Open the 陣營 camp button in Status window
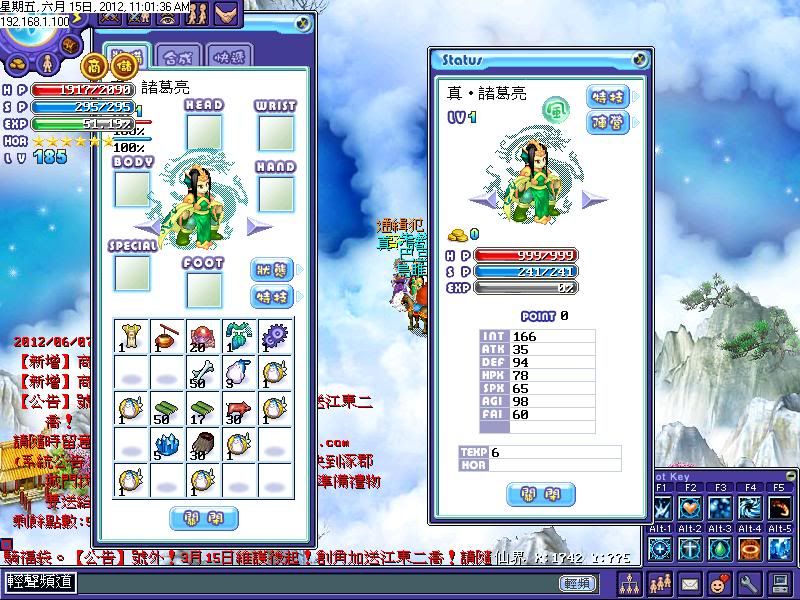The image size is (800, 600). pos(608,123)
